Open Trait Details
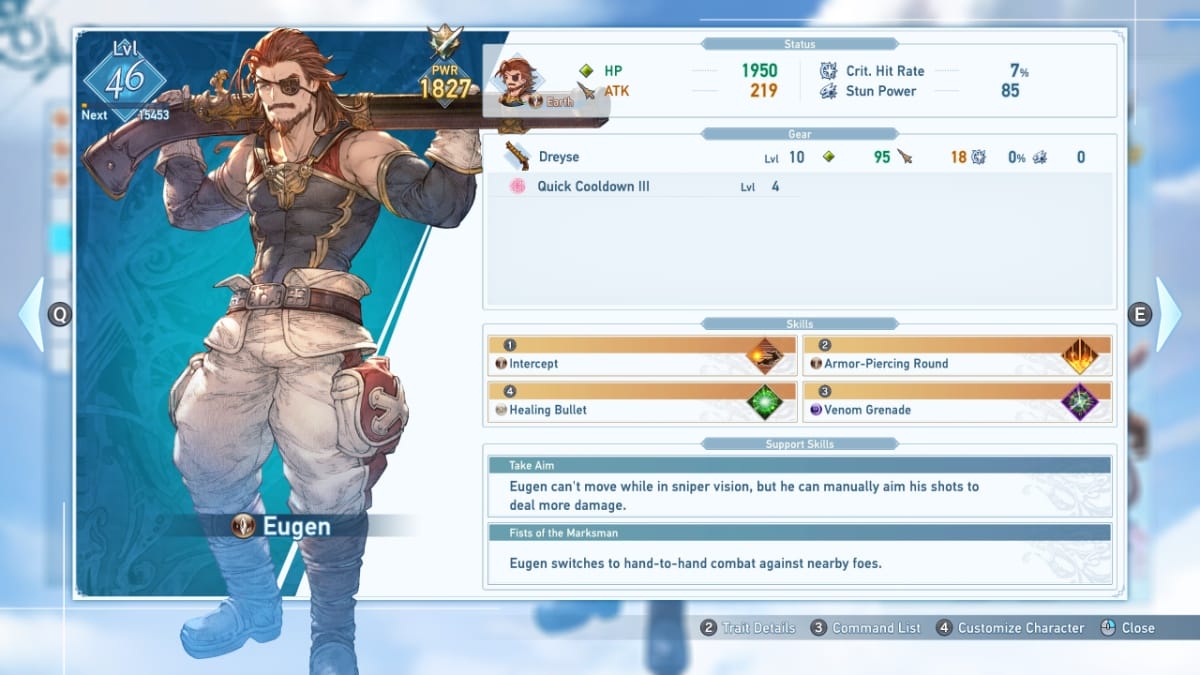 pyautogui.click(x=748, y=628)
